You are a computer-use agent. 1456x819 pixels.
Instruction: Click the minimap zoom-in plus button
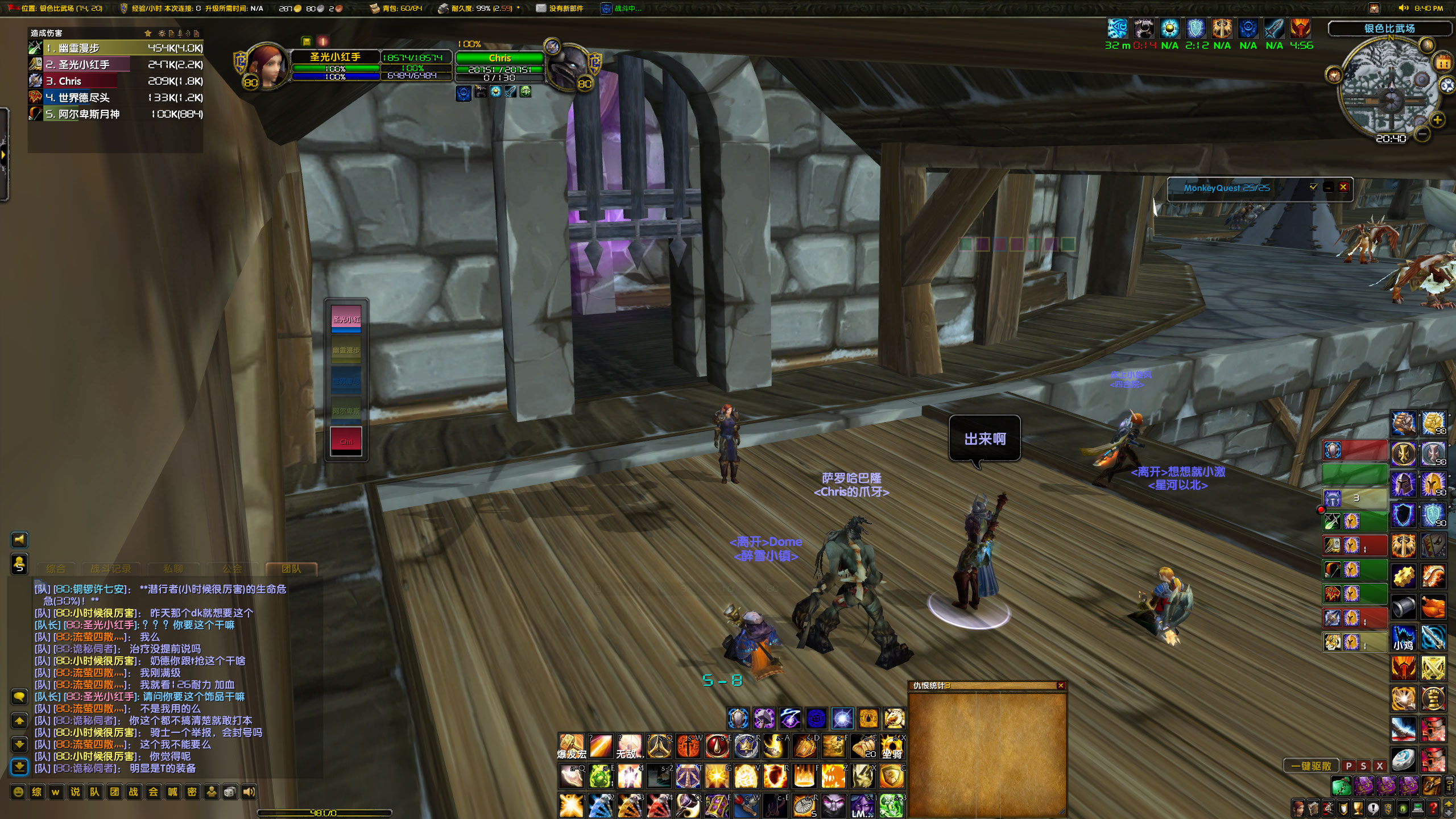pos(1437,120)
